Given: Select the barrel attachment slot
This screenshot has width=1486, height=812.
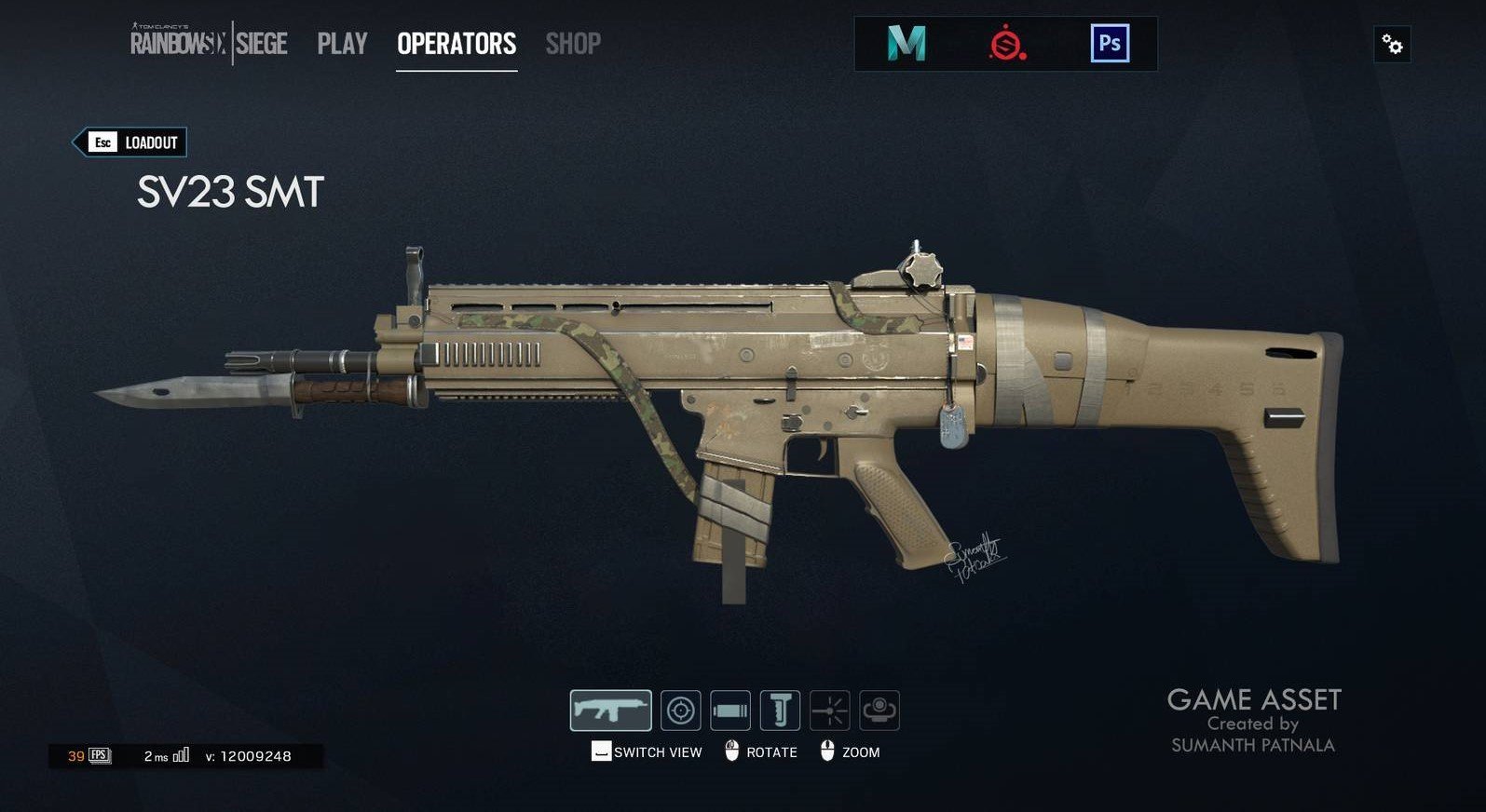Looking at the screenshot, I should coord(730,710).
